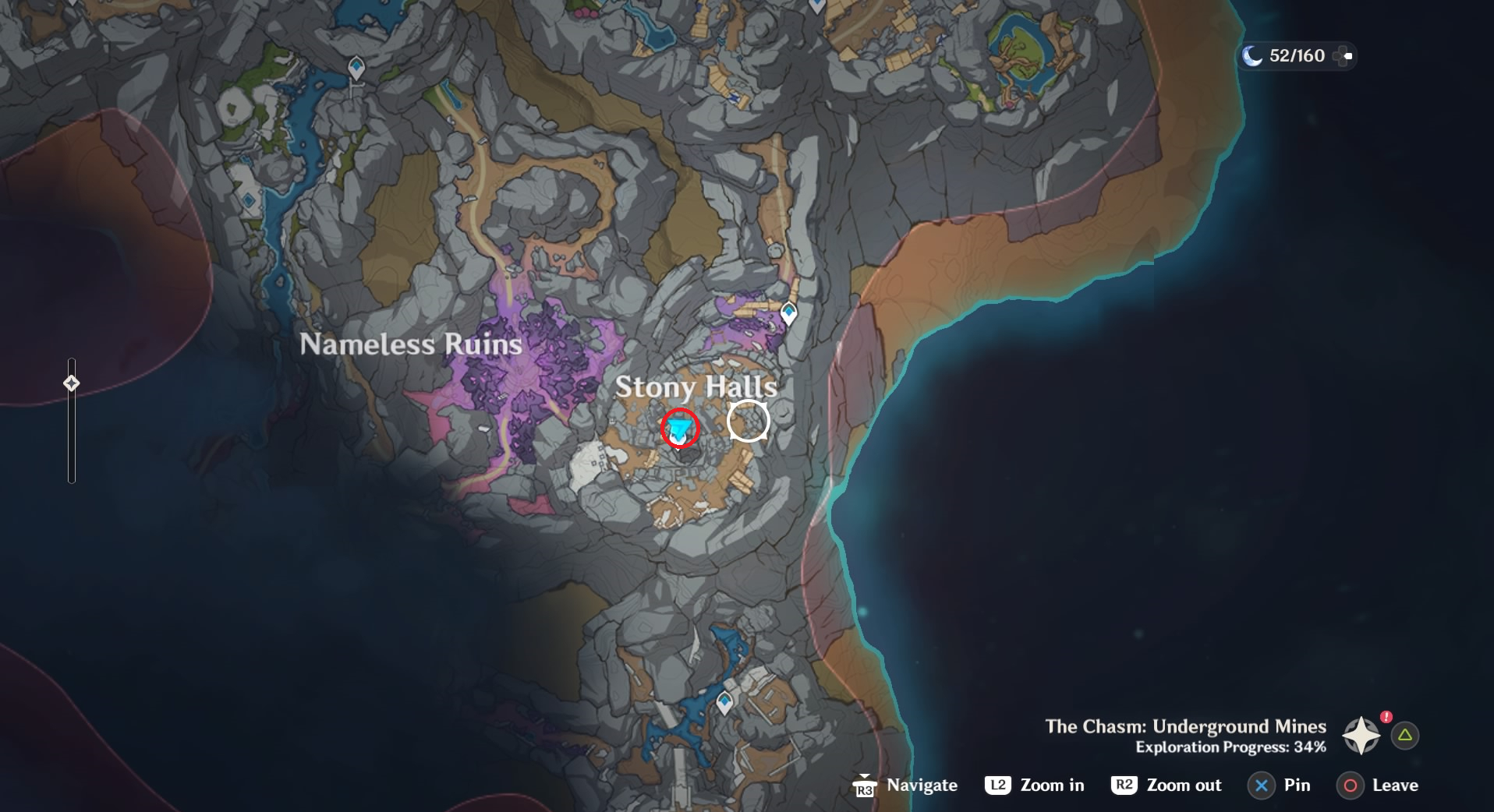Choose the Teleport Waypoint south of Stony Halls

(x=724, y=703)
